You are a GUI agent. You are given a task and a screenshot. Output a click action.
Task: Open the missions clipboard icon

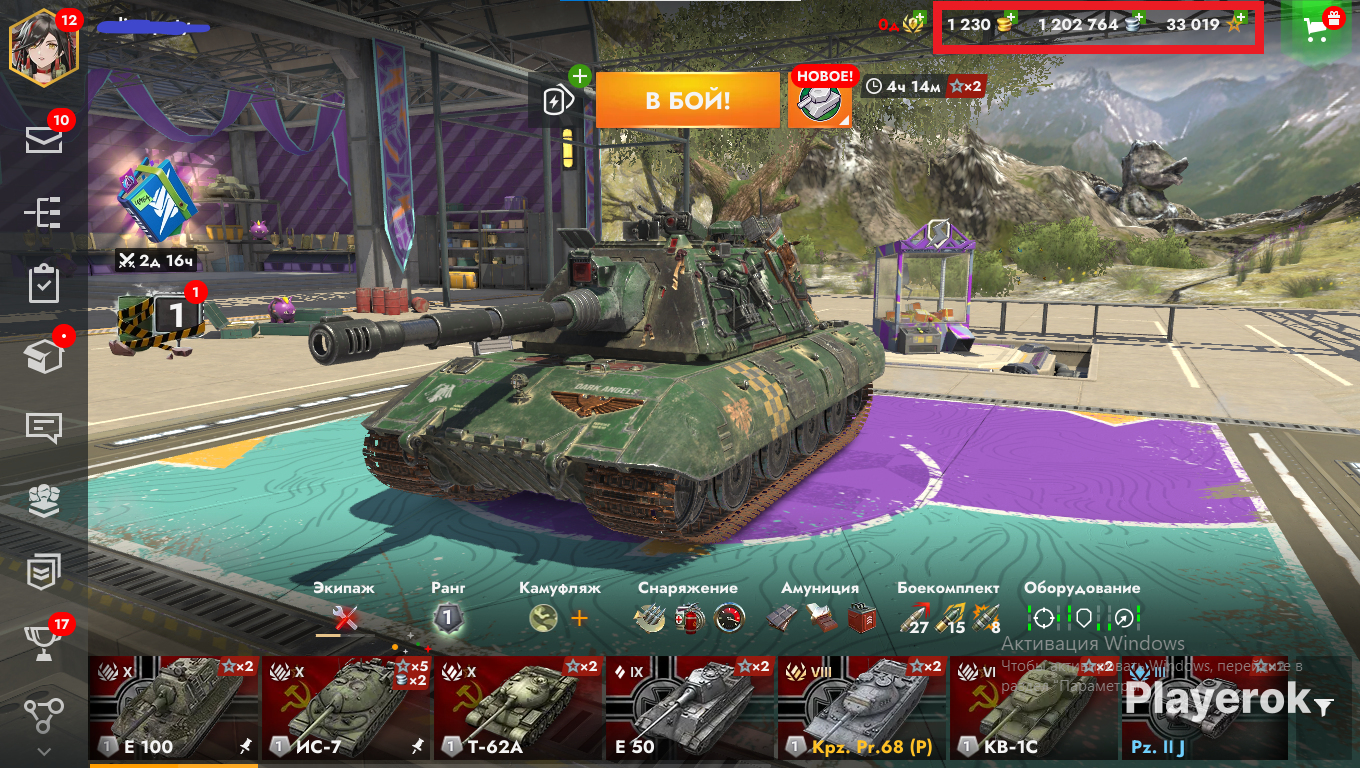tap(44, 284)
